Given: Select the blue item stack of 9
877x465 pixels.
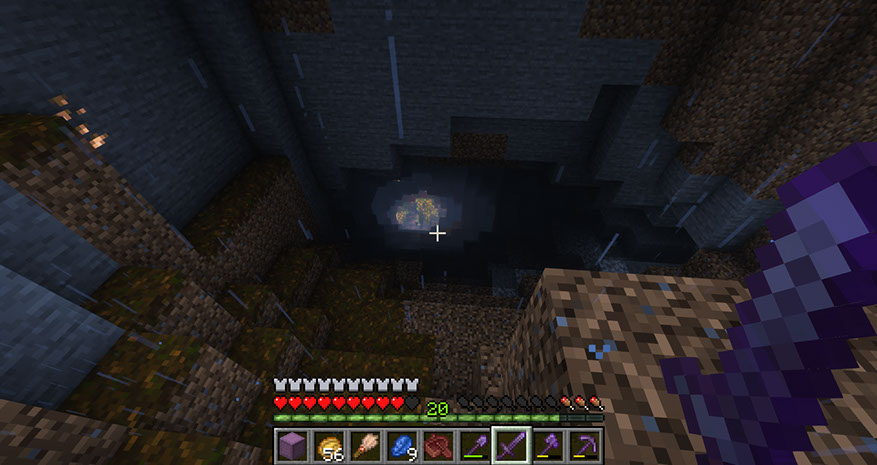Looking at the screenshot, I should (403, 446).
